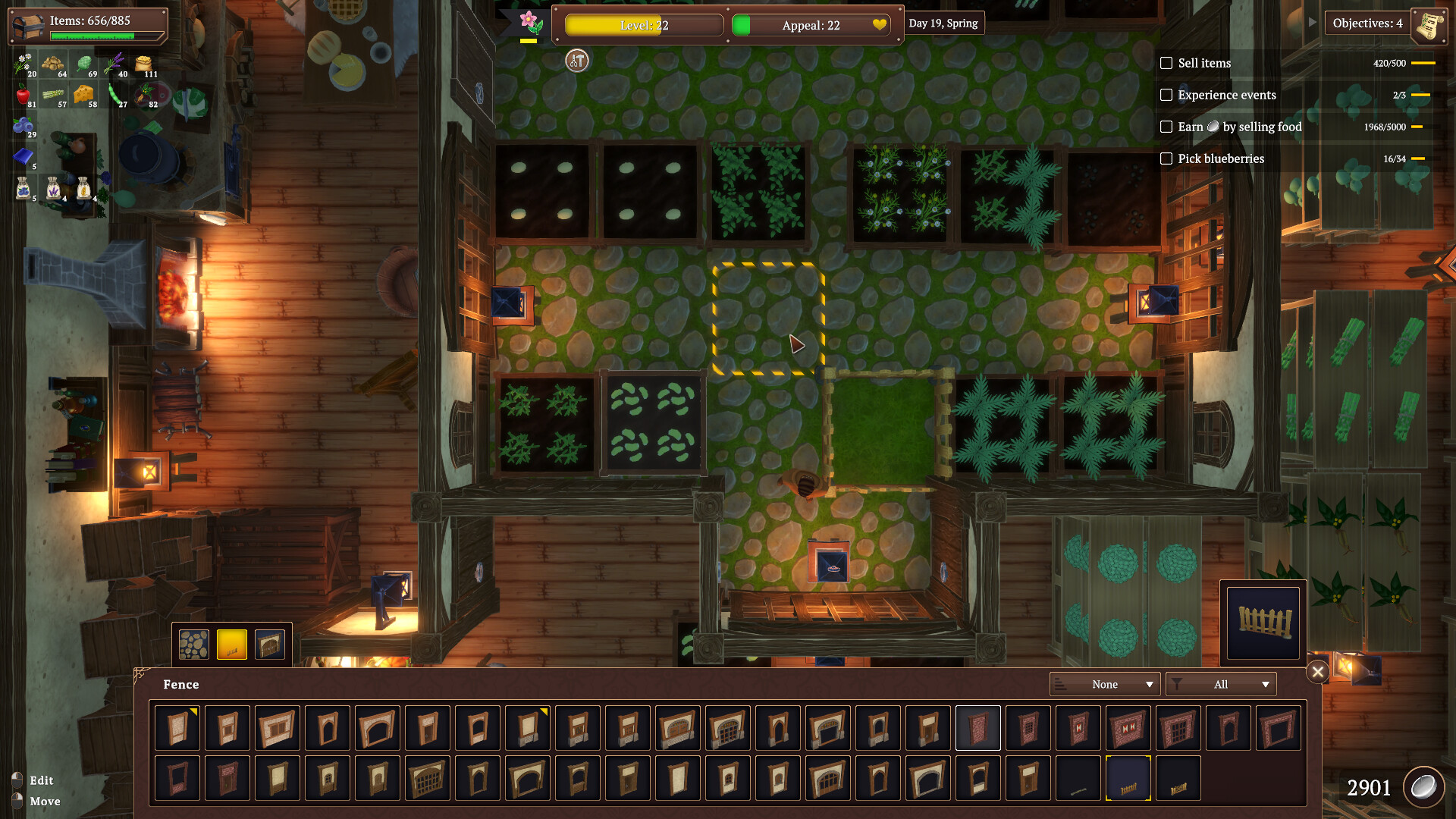Switch to the stone flooring build tab
This screenshot has height=819, width=1456.
193,643
